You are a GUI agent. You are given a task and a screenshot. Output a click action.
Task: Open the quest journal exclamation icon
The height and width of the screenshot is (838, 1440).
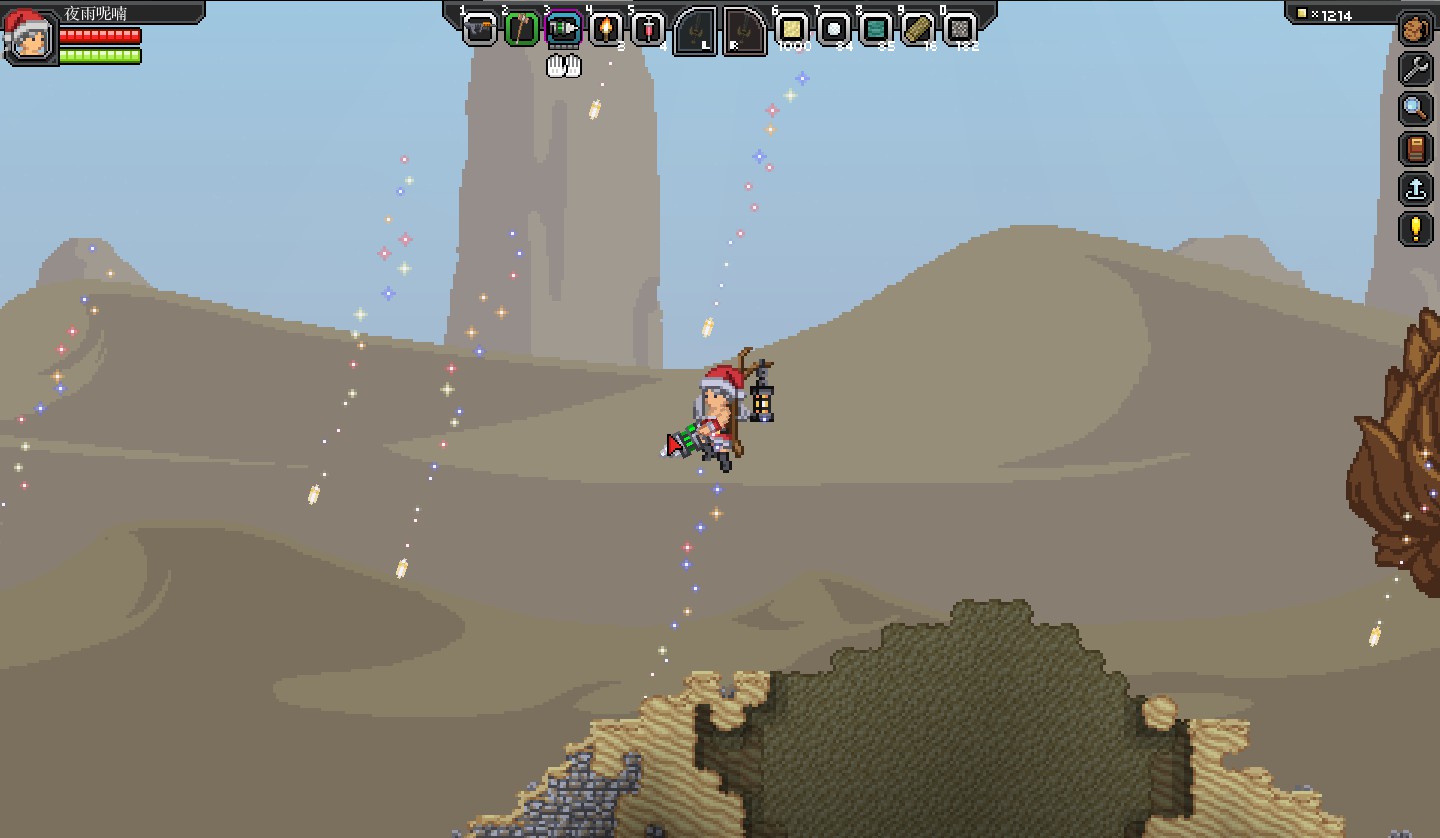[x=1416, y=229]
